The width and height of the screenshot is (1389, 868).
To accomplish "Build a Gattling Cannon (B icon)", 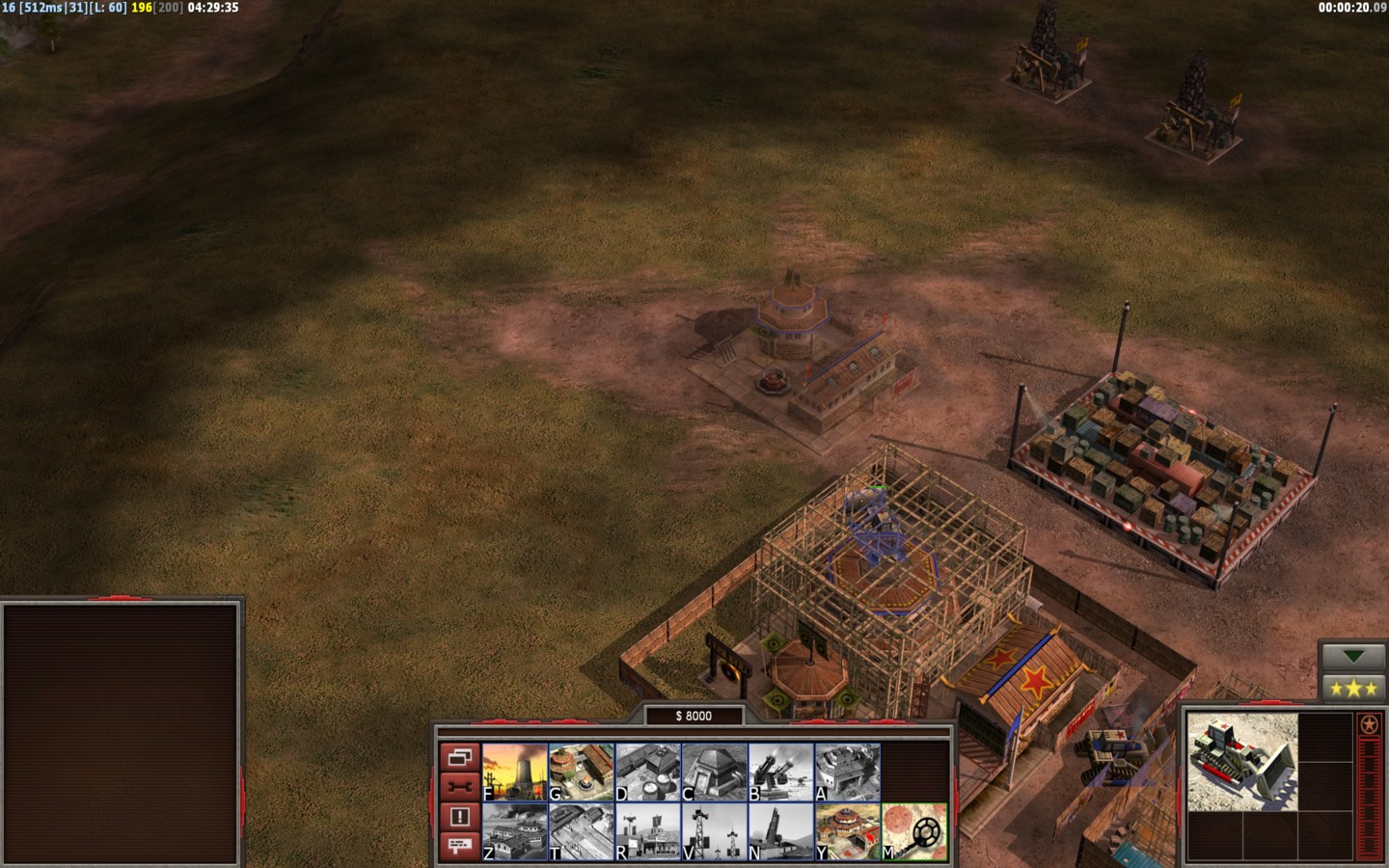I will pos(781,772).
